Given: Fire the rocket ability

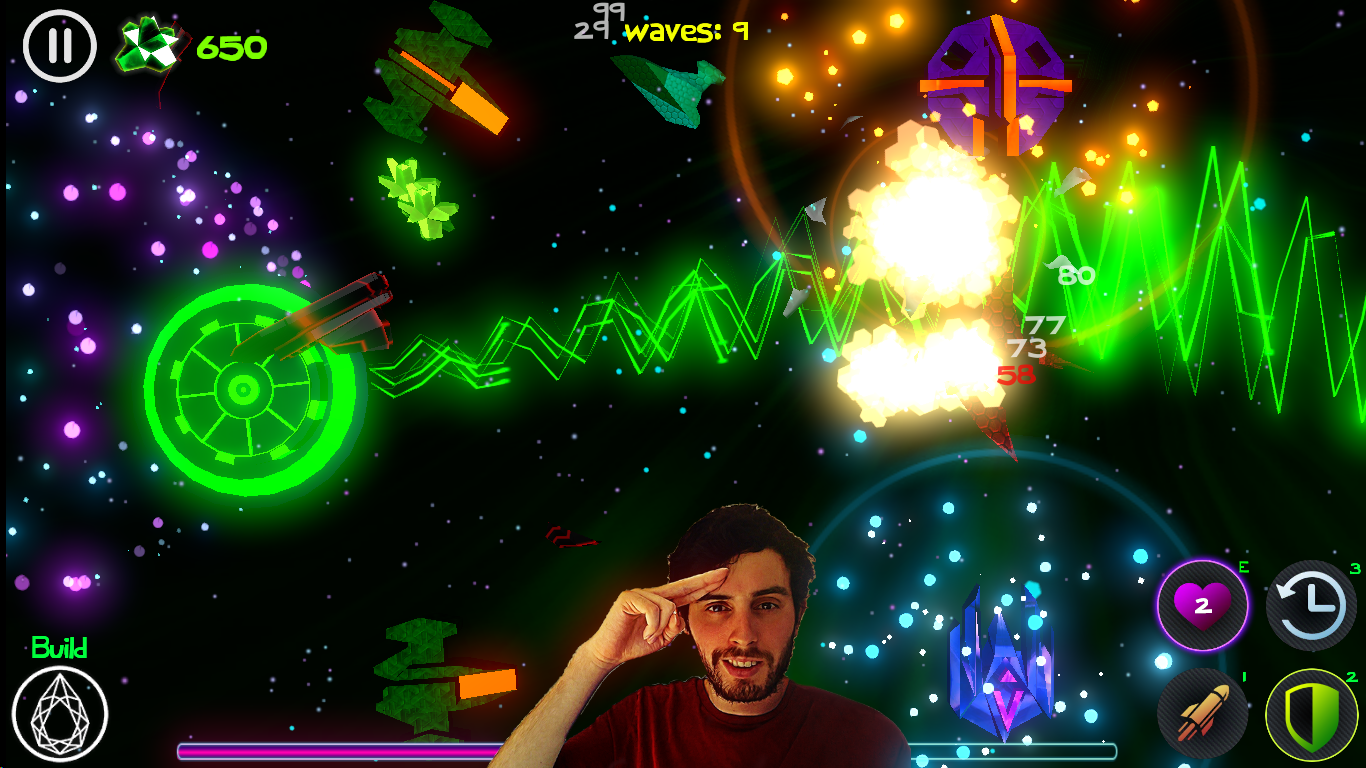Looking at the screenshot, I should [x=1202, y=714].
